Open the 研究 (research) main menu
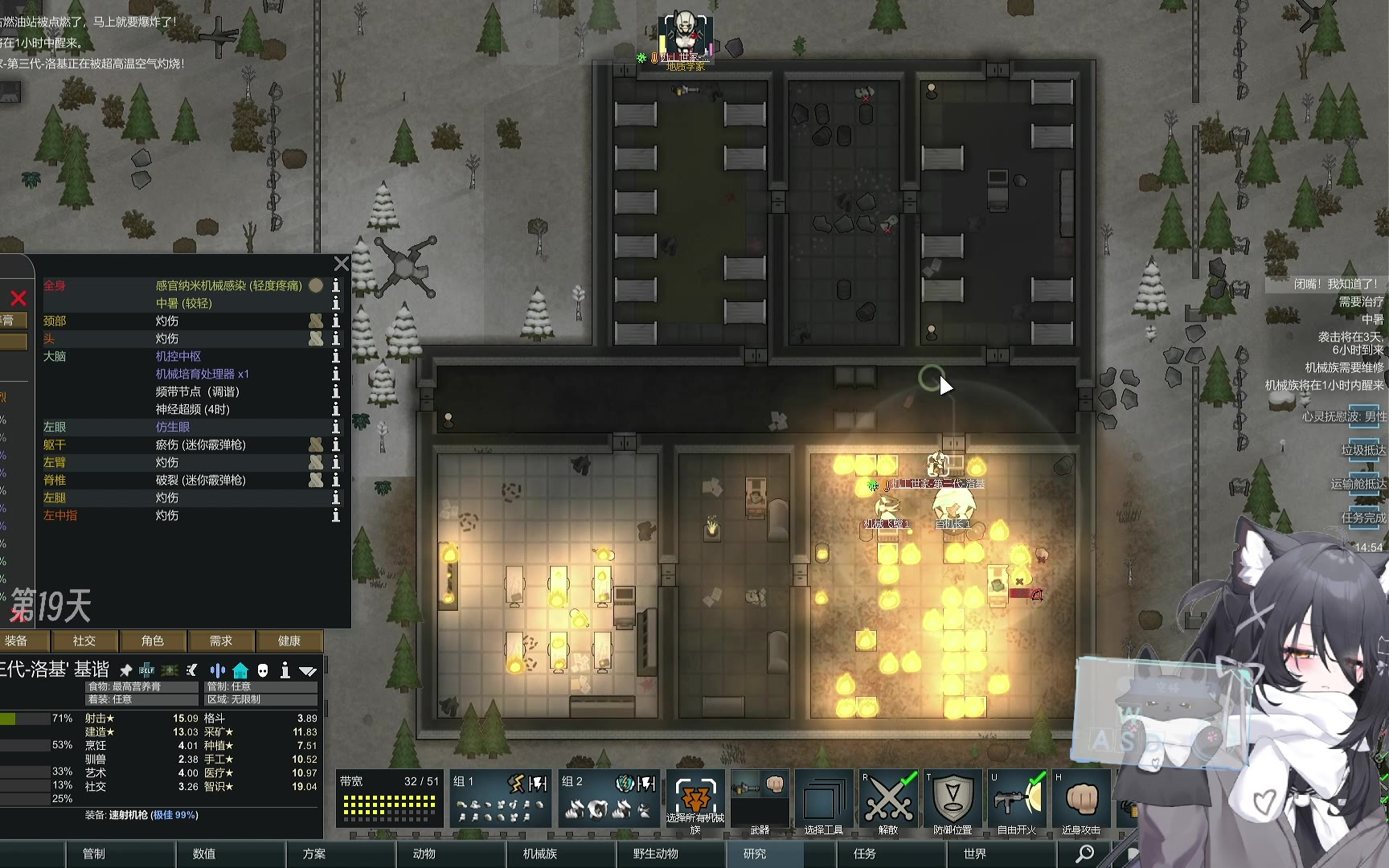The image size is (1389, 868). point(754,854)
